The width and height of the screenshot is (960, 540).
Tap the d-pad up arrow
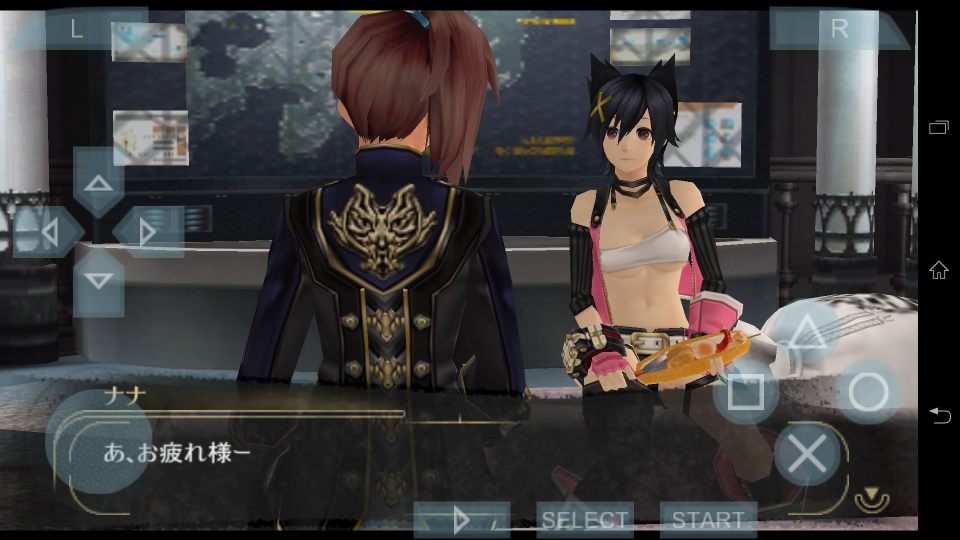pyautogui.click(x=98, y=183)
